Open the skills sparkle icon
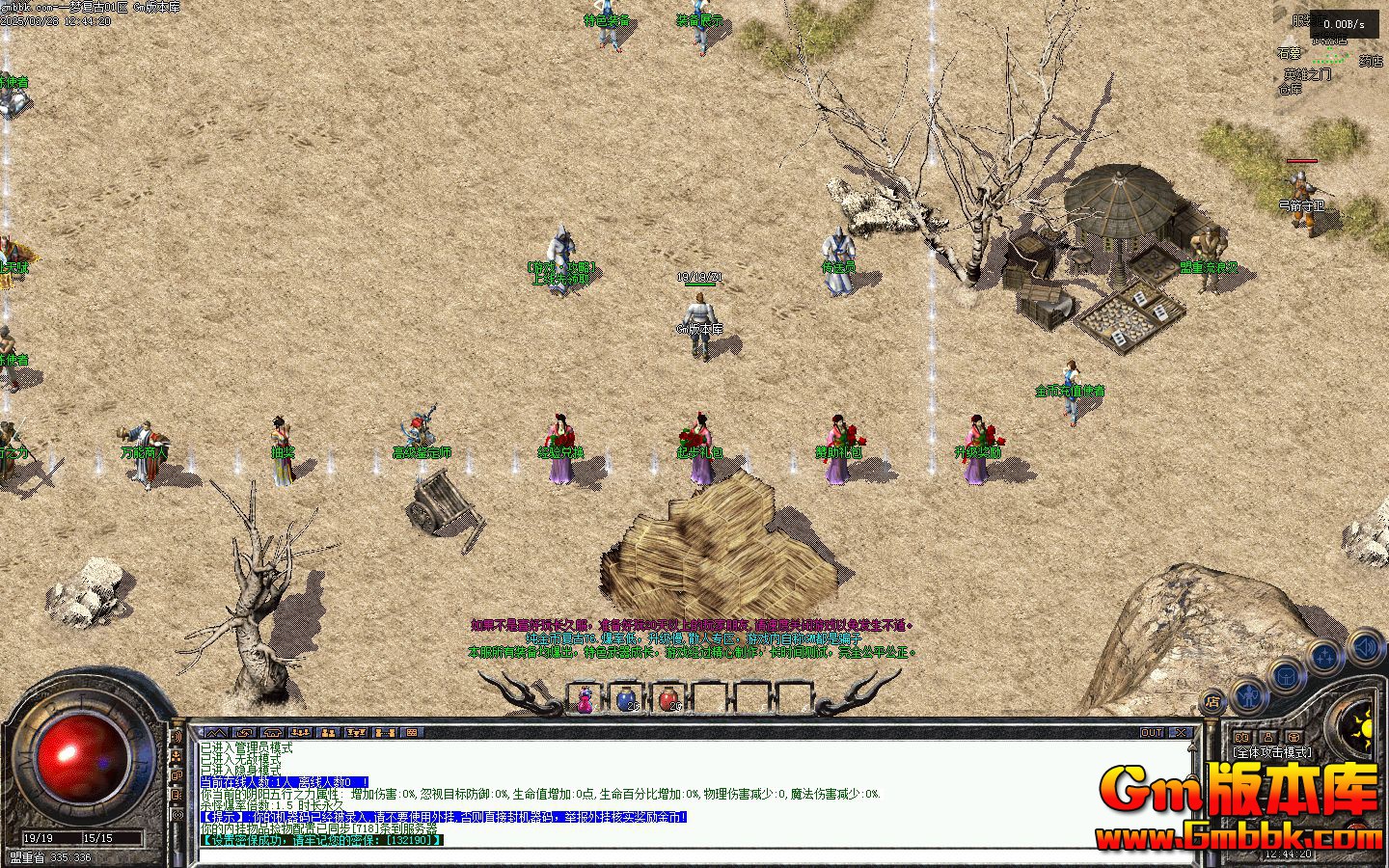1389x868 pixels. 1325,658
